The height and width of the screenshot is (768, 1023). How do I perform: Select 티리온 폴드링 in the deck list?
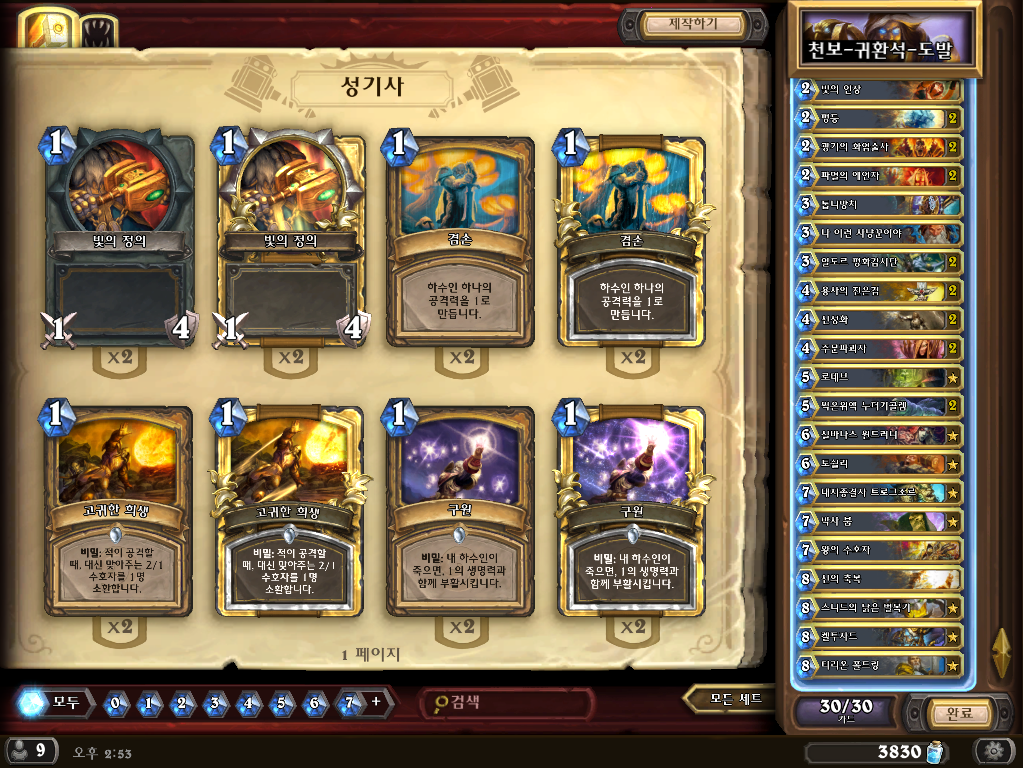pyautogui.click(x=876, y=665)
